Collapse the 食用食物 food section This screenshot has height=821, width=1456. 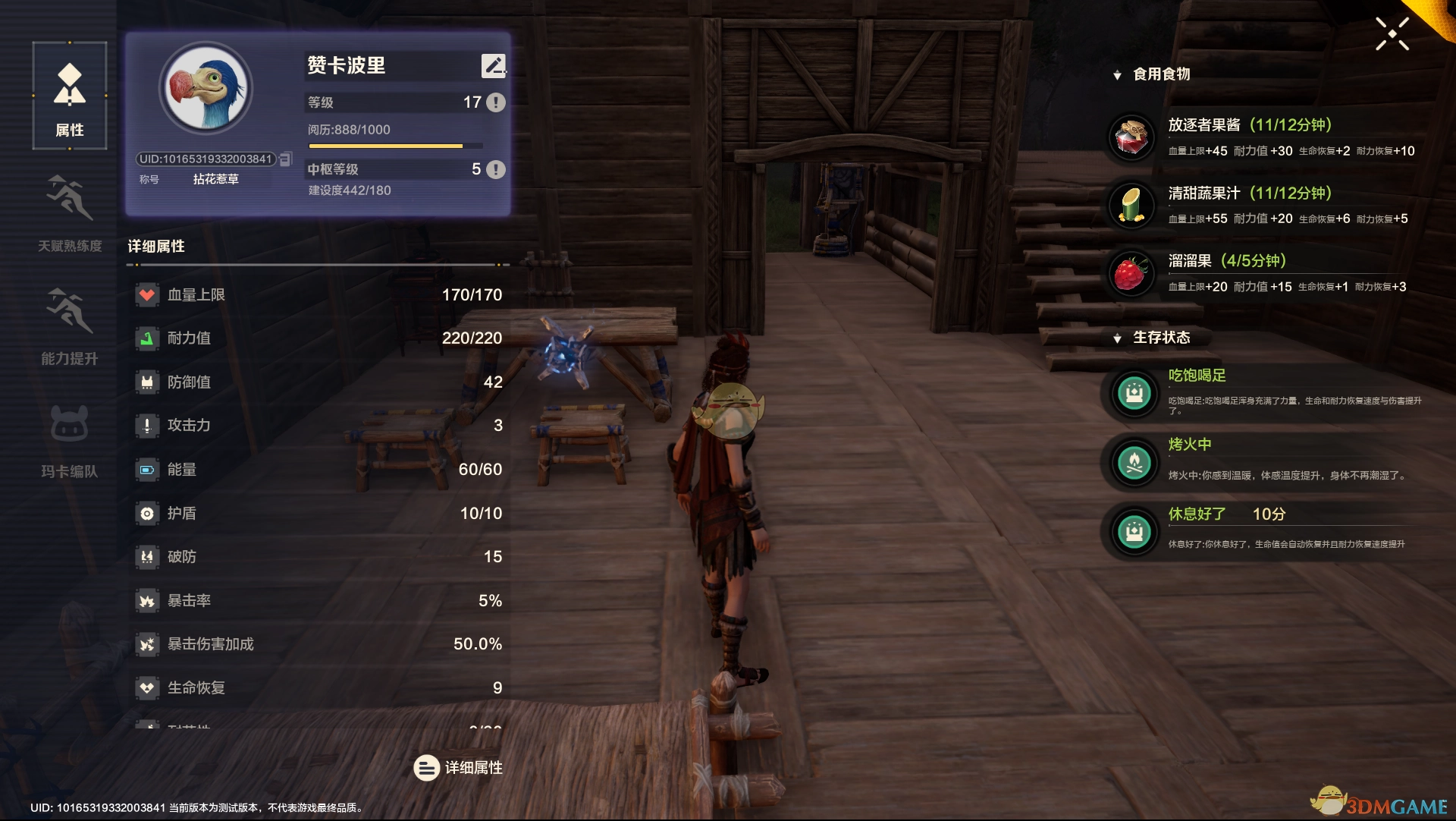(x=1117, y=75)
